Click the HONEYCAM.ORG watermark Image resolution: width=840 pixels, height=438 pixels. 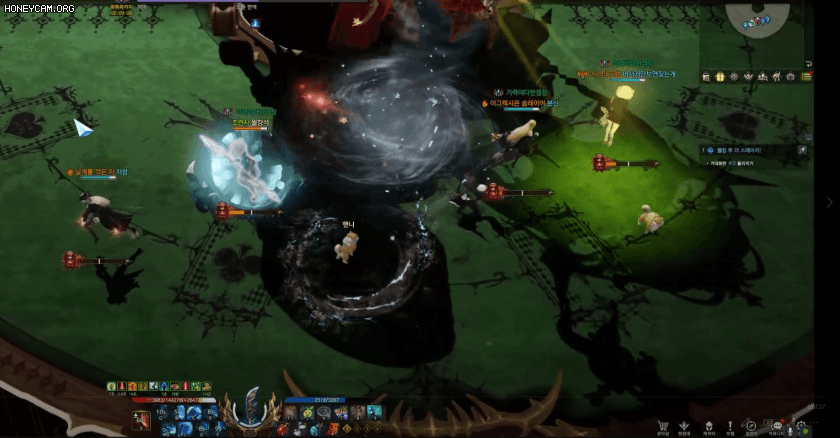[x=38, y=8]
